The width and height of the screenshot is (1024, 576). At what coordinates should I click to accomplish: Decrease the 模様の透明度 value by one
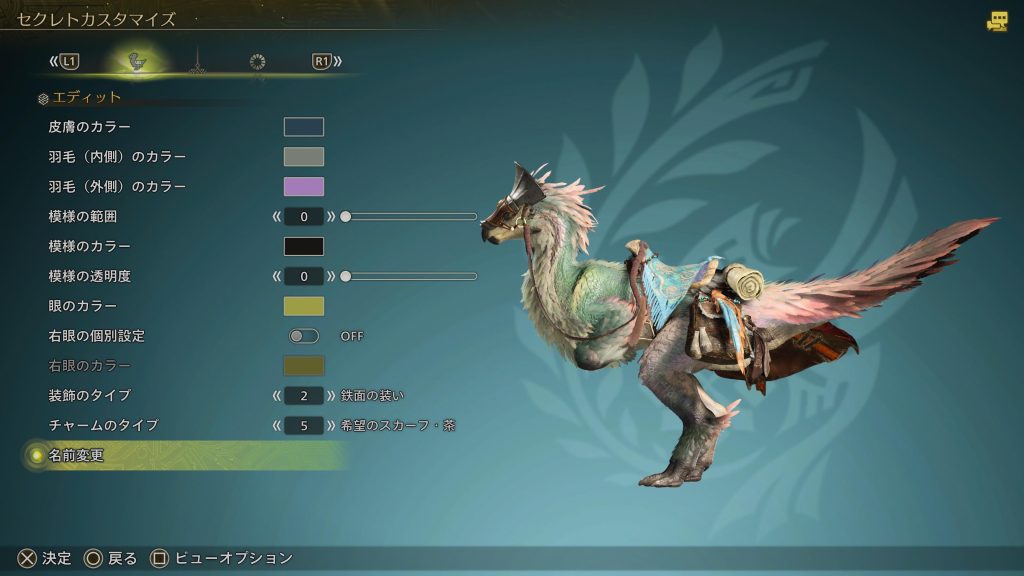[276, 276]
